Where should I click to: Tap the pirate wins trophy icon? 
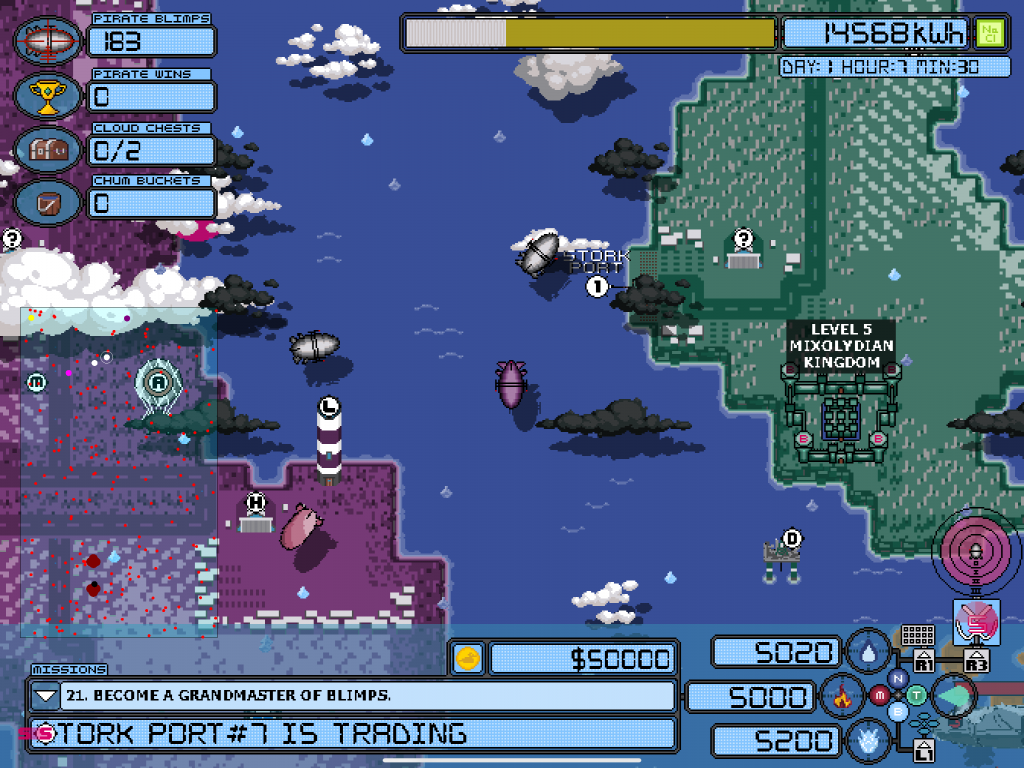48,95
